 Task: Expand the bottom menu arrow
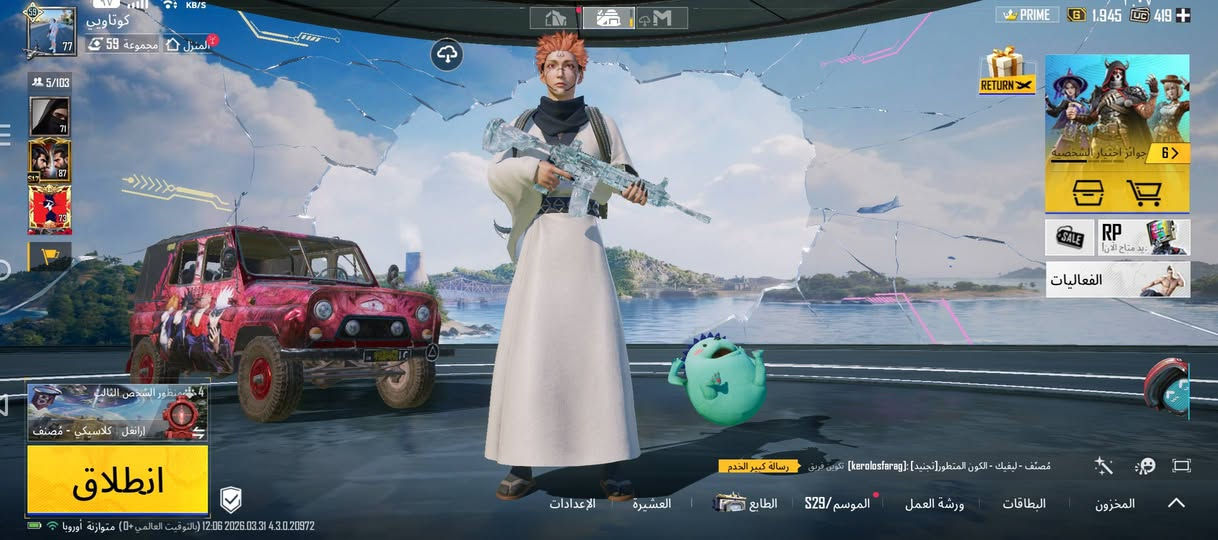point(1177,503)
